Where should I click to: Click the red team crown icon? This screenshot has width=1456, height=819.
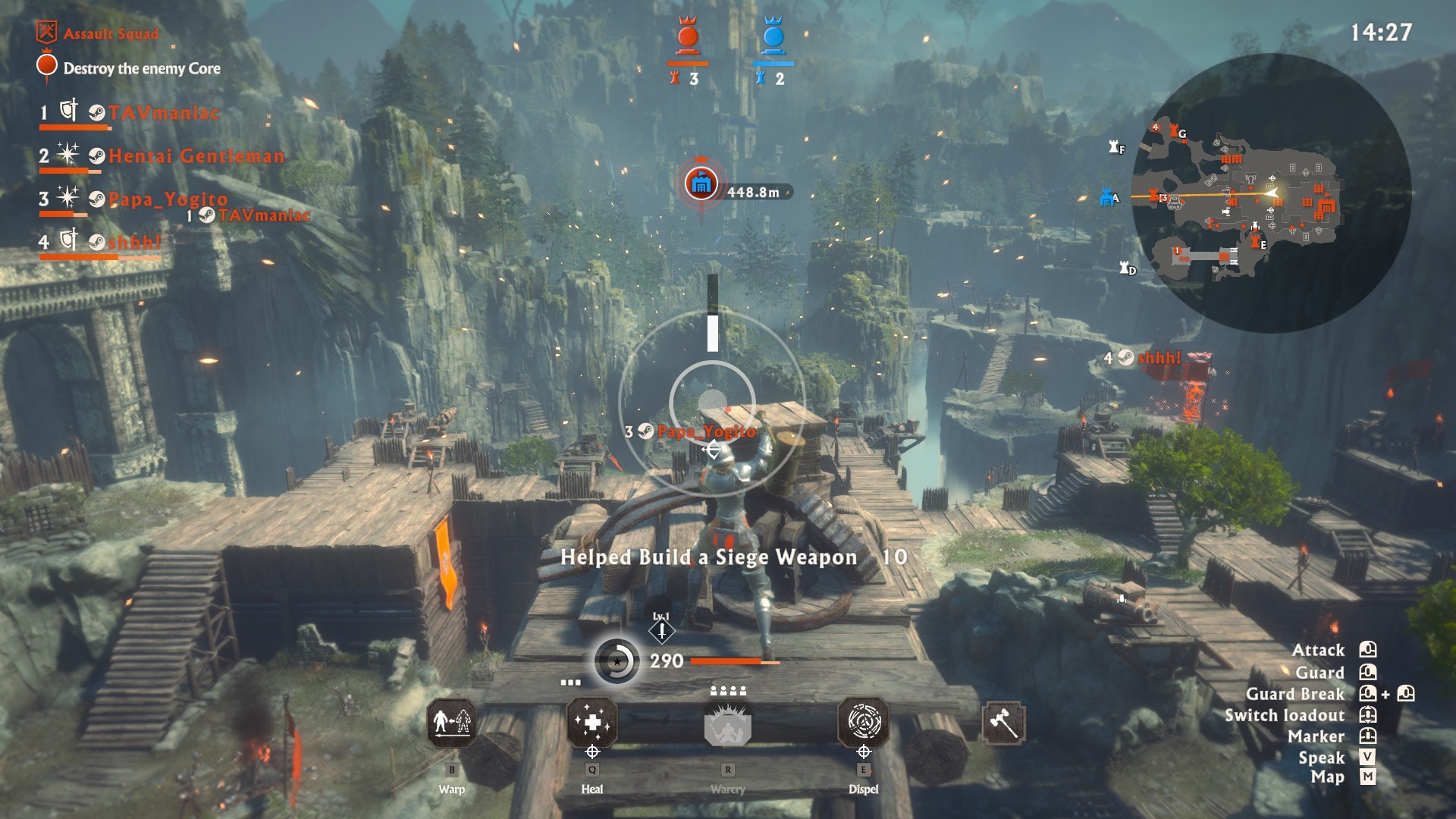tap(688, 35)
